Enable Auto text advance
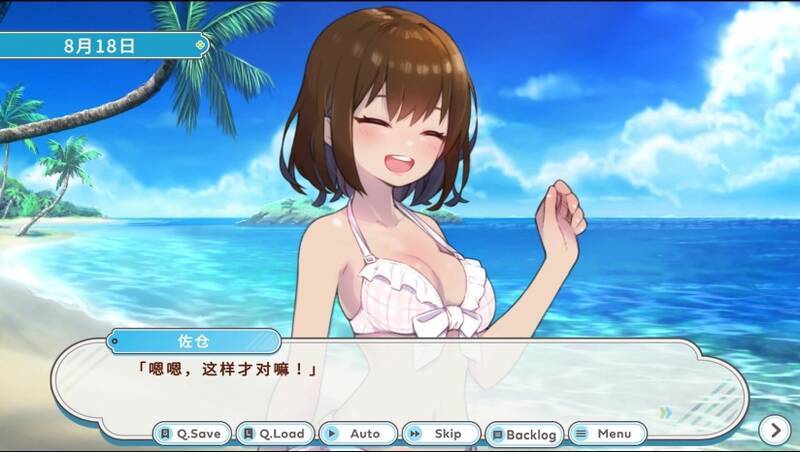Screen dimensions: 800x452 [357, 434]
